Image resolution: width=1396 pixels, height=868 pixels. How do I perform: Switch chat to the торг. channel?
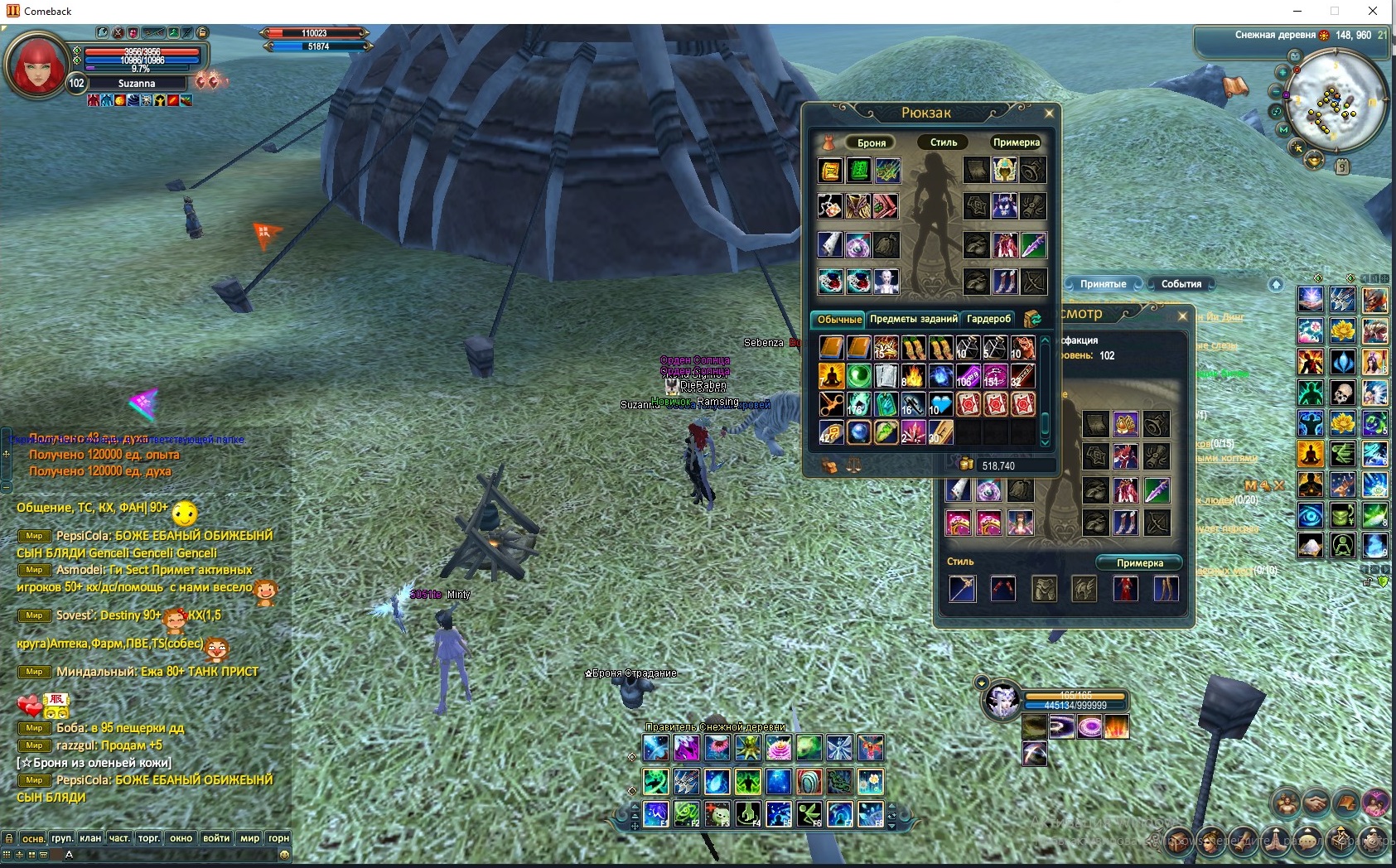(149, 838)
